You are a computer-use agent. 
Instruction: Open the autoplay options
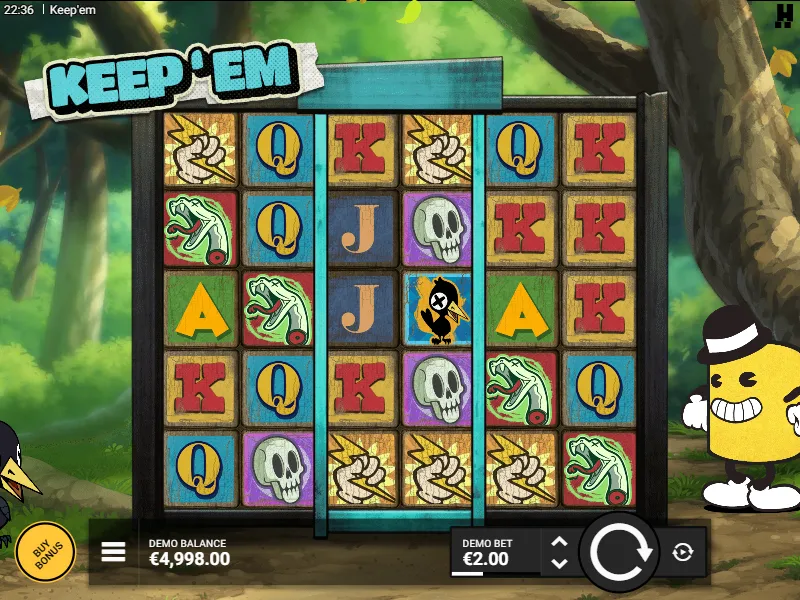pyautogui.click(x=683, y=552)
